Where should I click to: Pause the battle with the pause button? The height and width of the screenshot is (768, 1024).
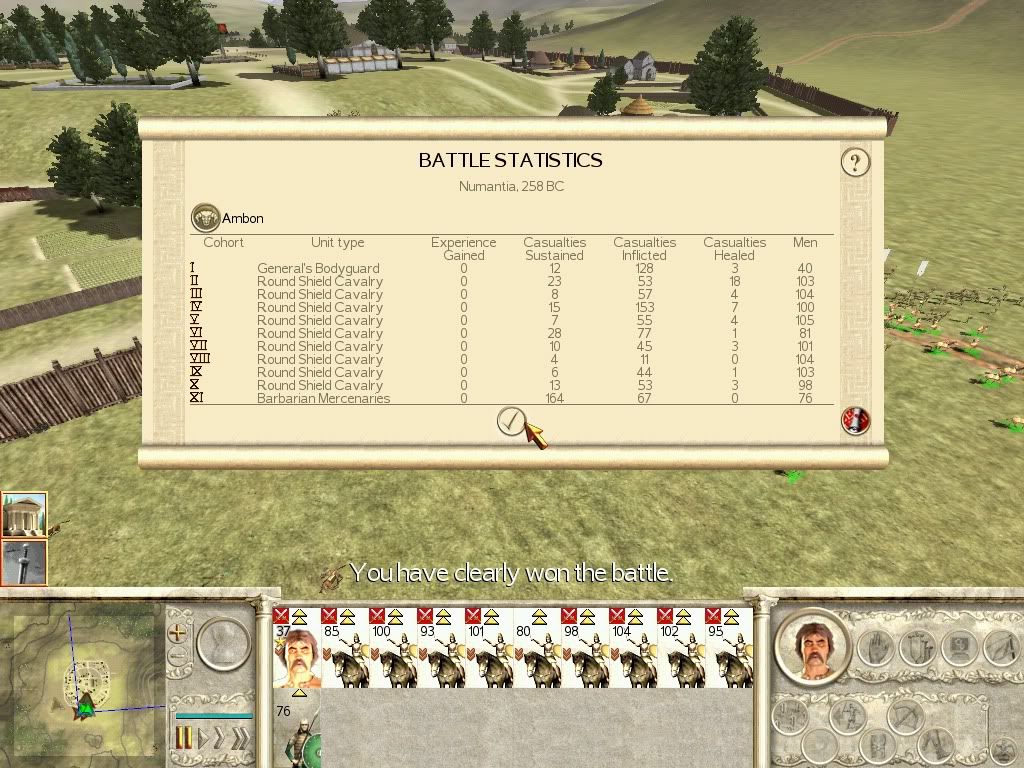(184, 739)
